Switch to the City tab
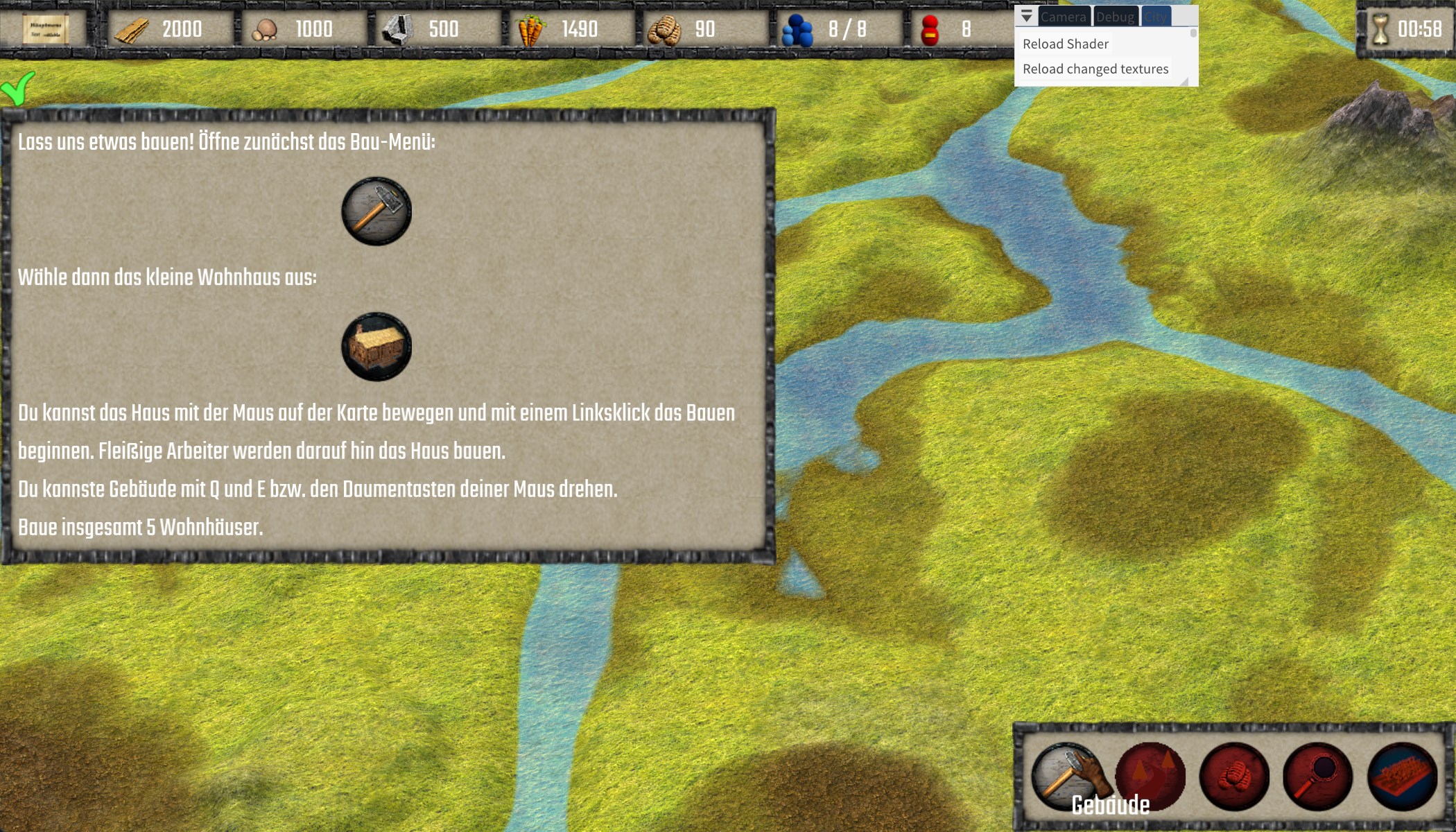This screenshot has width=1456, height=832. click(x=1155, y=17)
